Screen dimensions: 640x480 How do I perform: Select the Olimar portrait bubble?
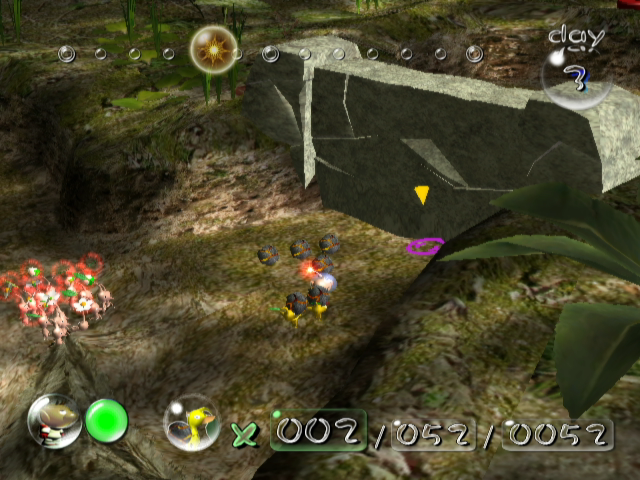[x=54, y=421]
